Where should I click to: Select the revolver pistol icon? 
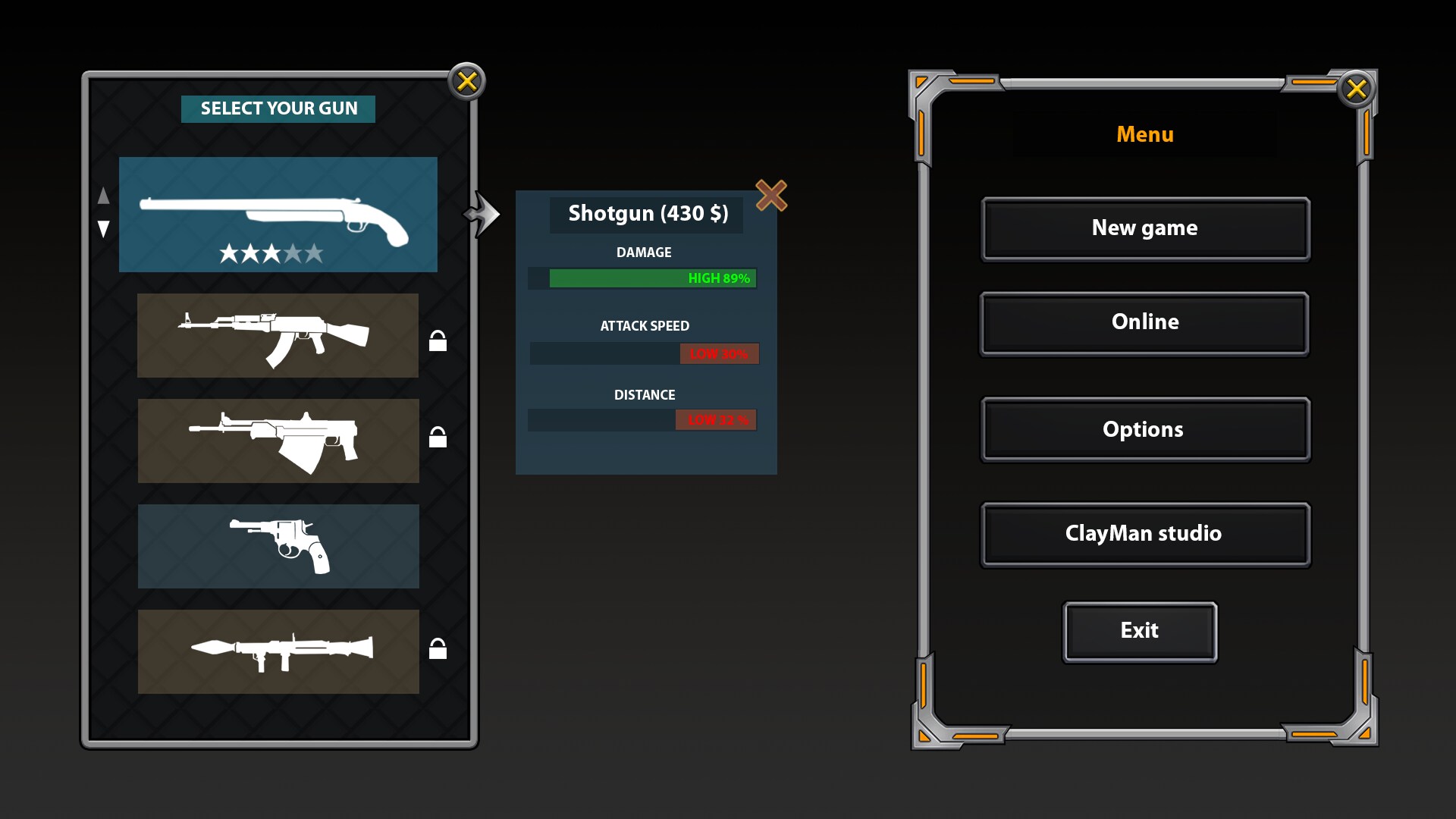pos(278,546)
